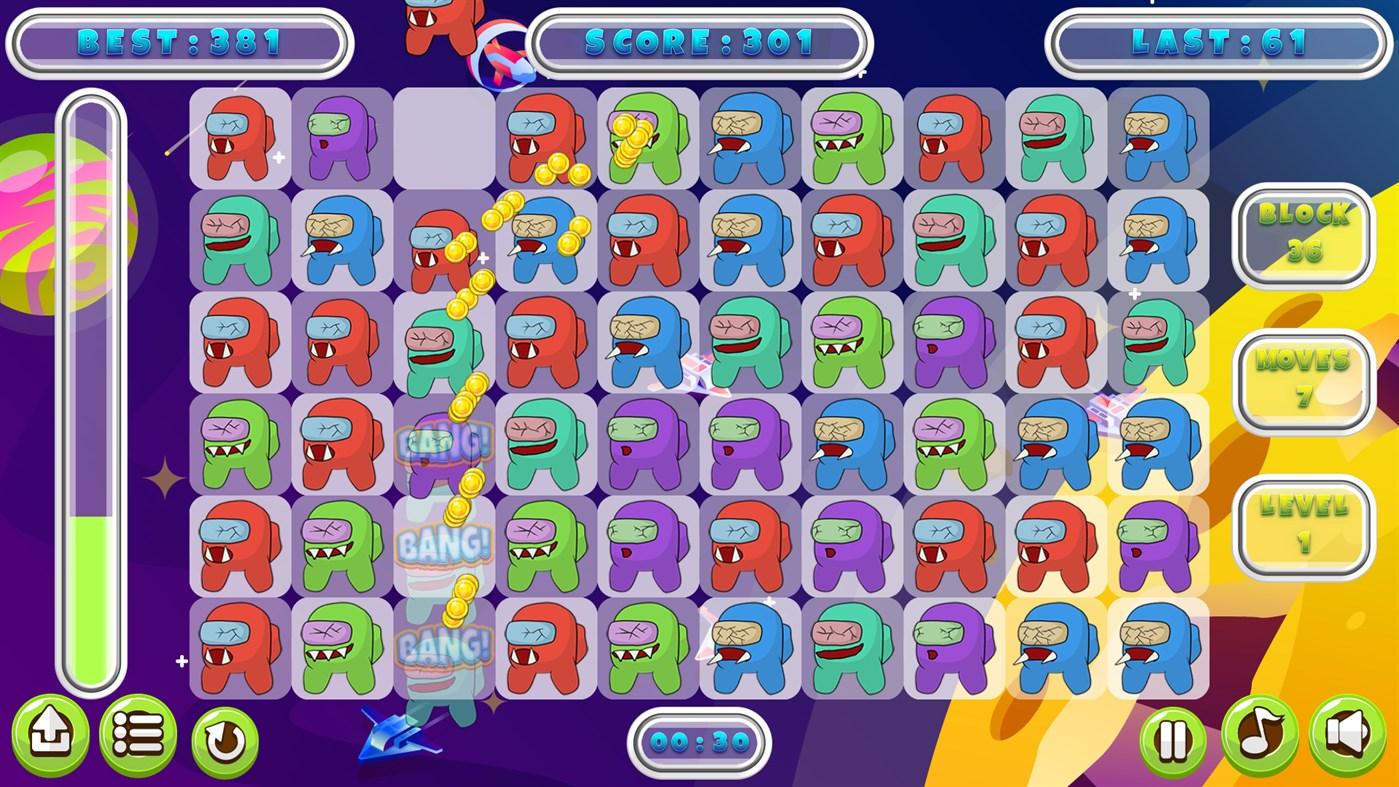
Task: Open the level list menu icon
Action: click(x=137, y=734)
